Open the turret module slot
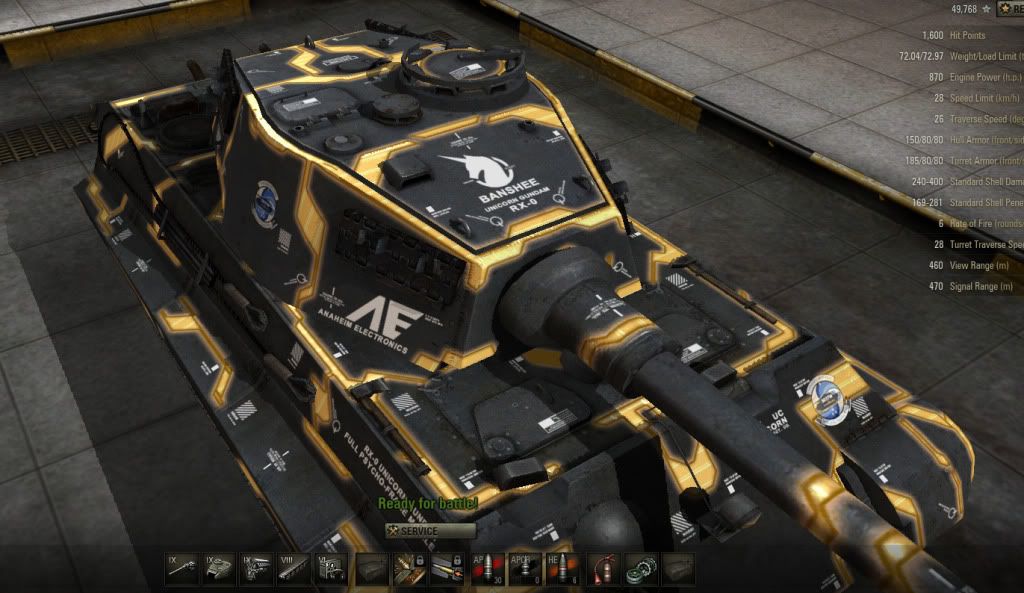This screenshot has height=593, width=1024. pyautogui.click(x=218, y=568)
